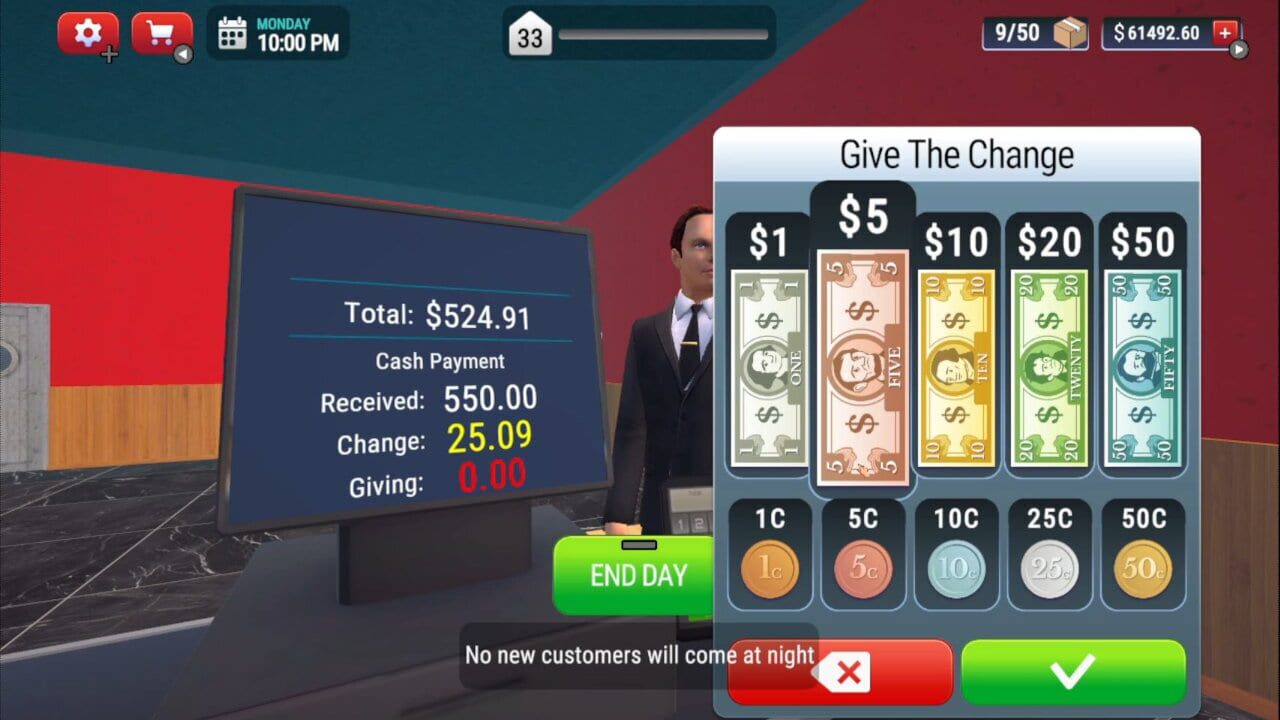The width and height of the screenshot is (1280, 720).
Task: Click the calendar showing Monday 10:00 PM
Action: tap(277, 32)
